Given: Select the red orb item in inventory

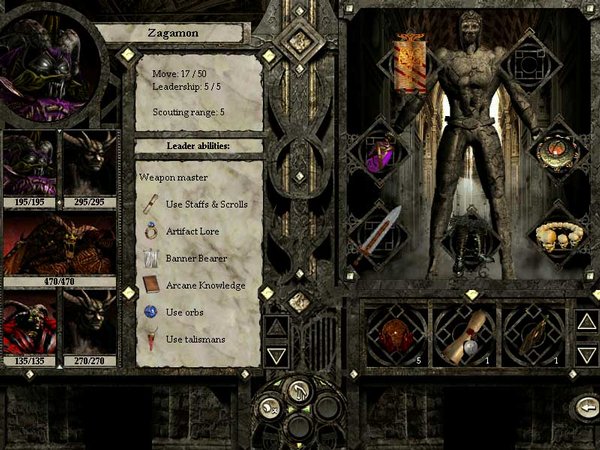Looking at the screenshot, I should coord(395,334).
